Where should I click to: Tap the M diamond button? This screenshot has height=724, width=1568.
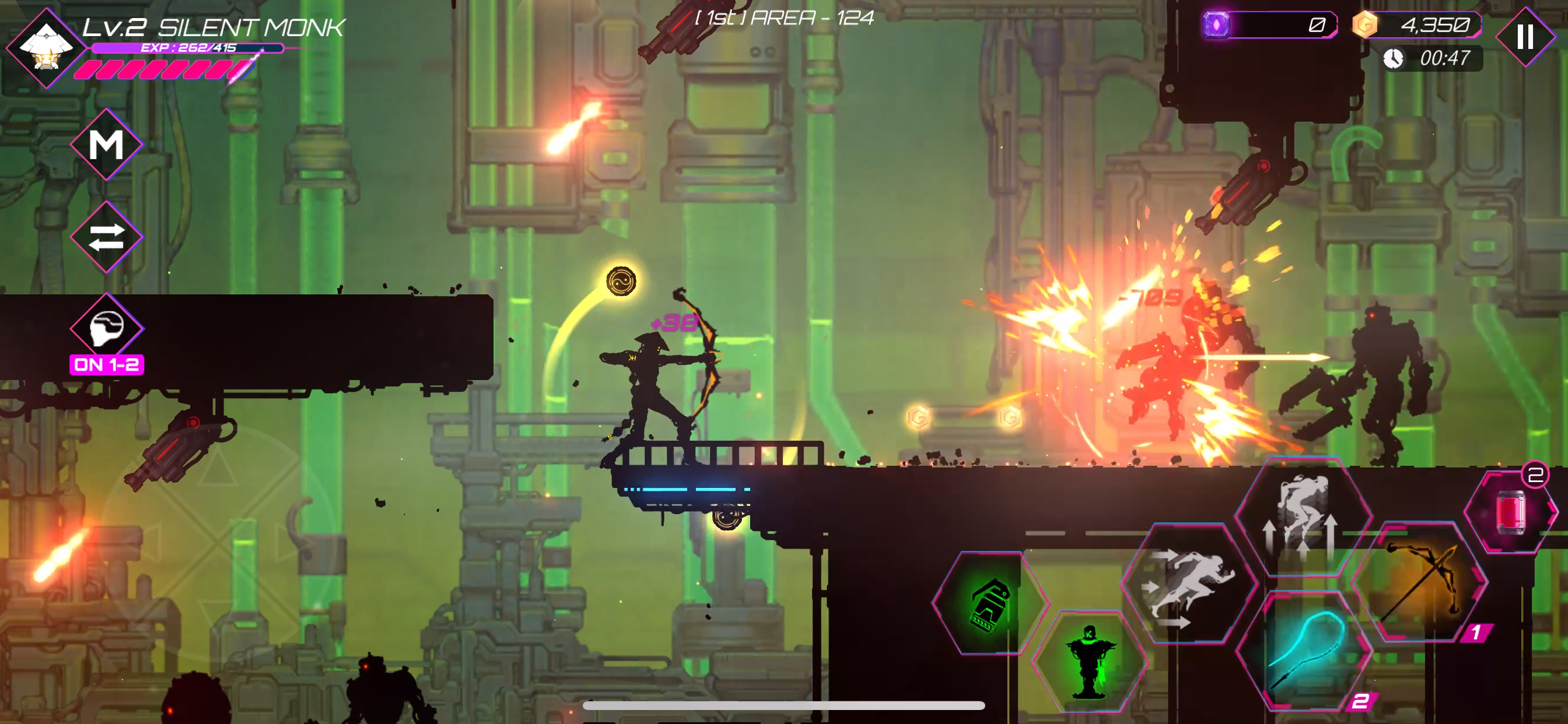point(107,145)
